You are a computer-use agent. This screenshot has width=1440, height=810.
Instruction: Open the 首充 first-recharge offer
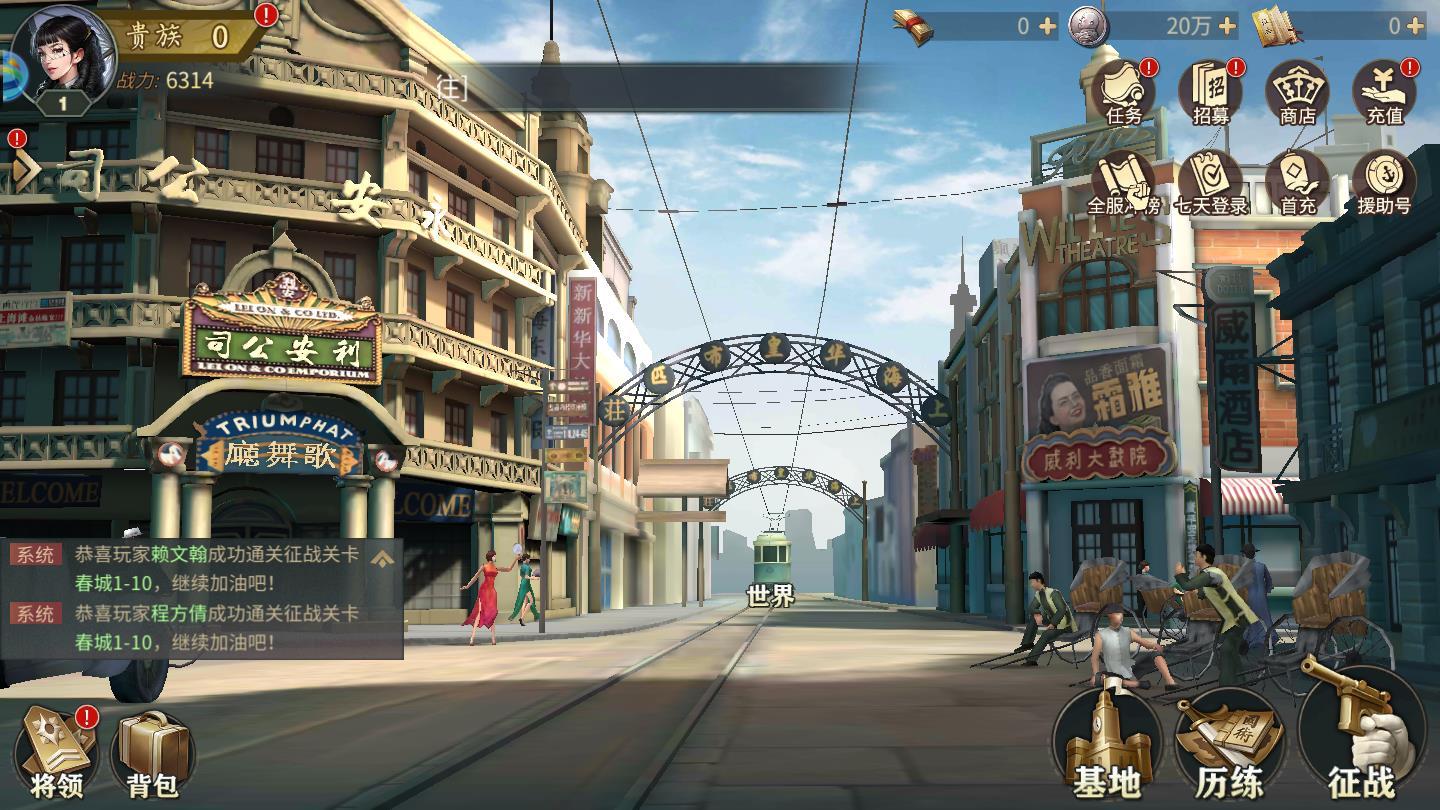click(x=1297, y=185)
